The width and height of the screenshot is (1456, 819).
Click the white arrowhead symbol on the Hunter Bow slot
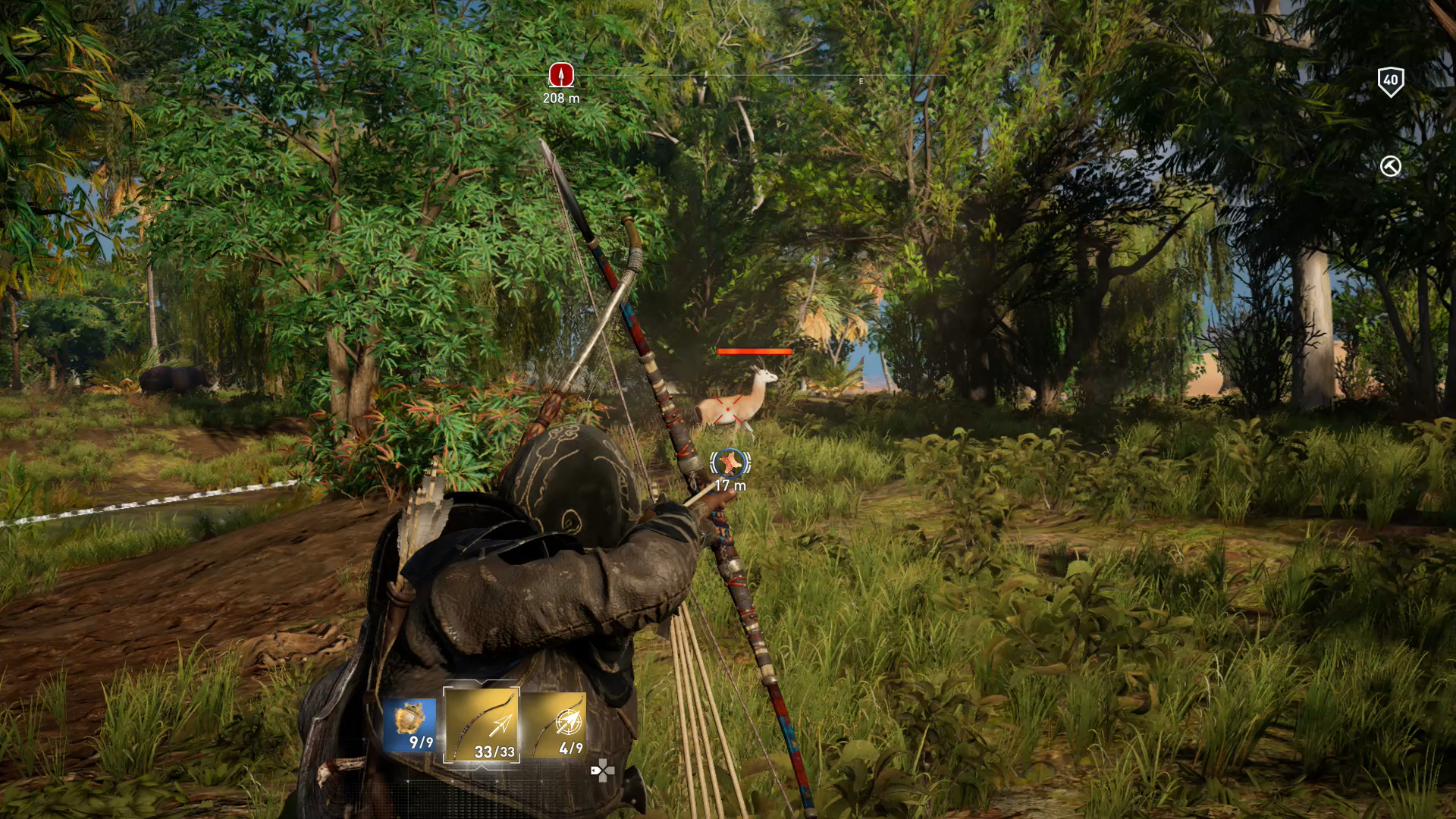coord(503,724)
